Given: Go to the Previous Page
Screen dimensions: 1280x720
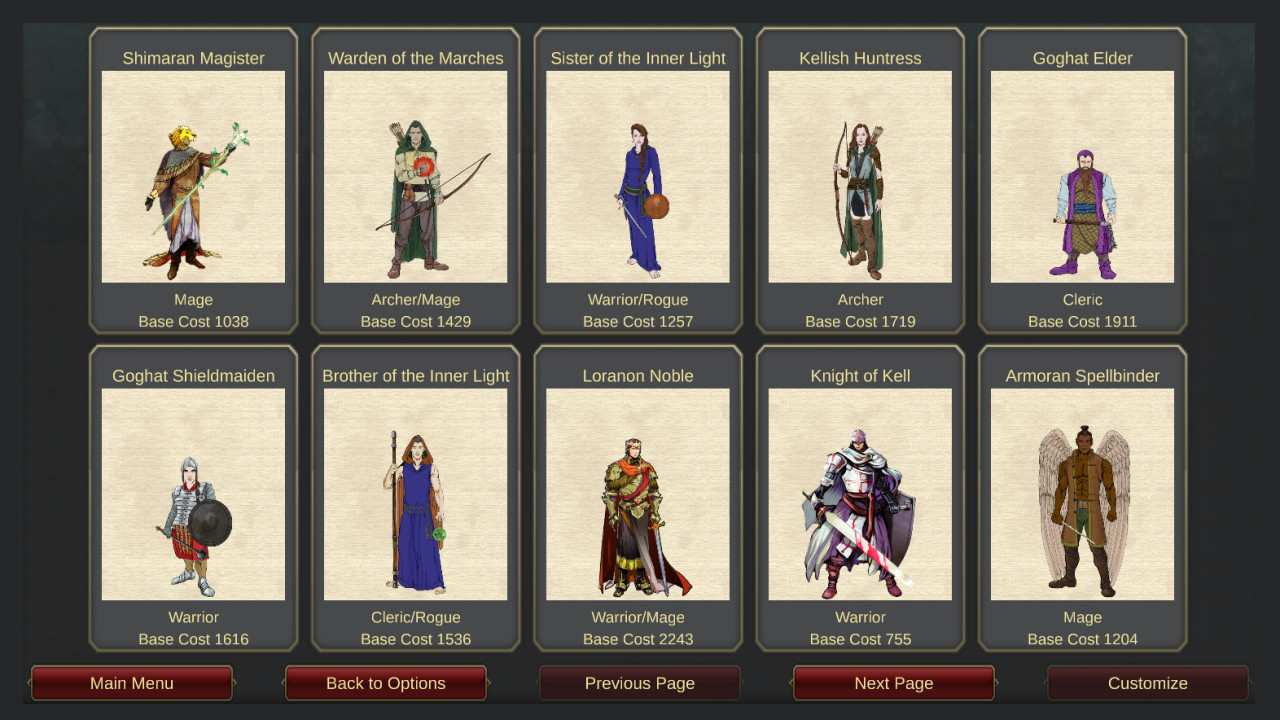Looking at the screenshot, I should [639, 683].
